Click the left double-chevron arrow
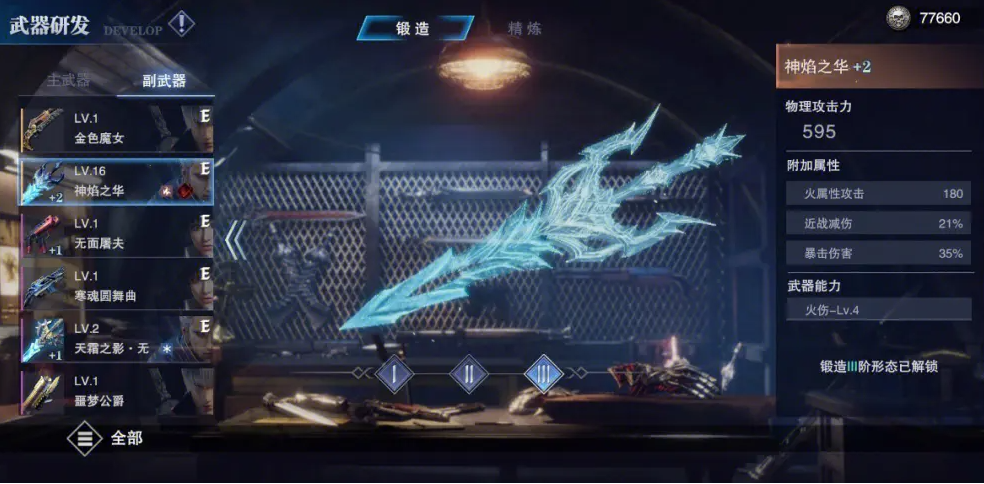Viewport: 984px width, 484px height. tap(234, 240)
